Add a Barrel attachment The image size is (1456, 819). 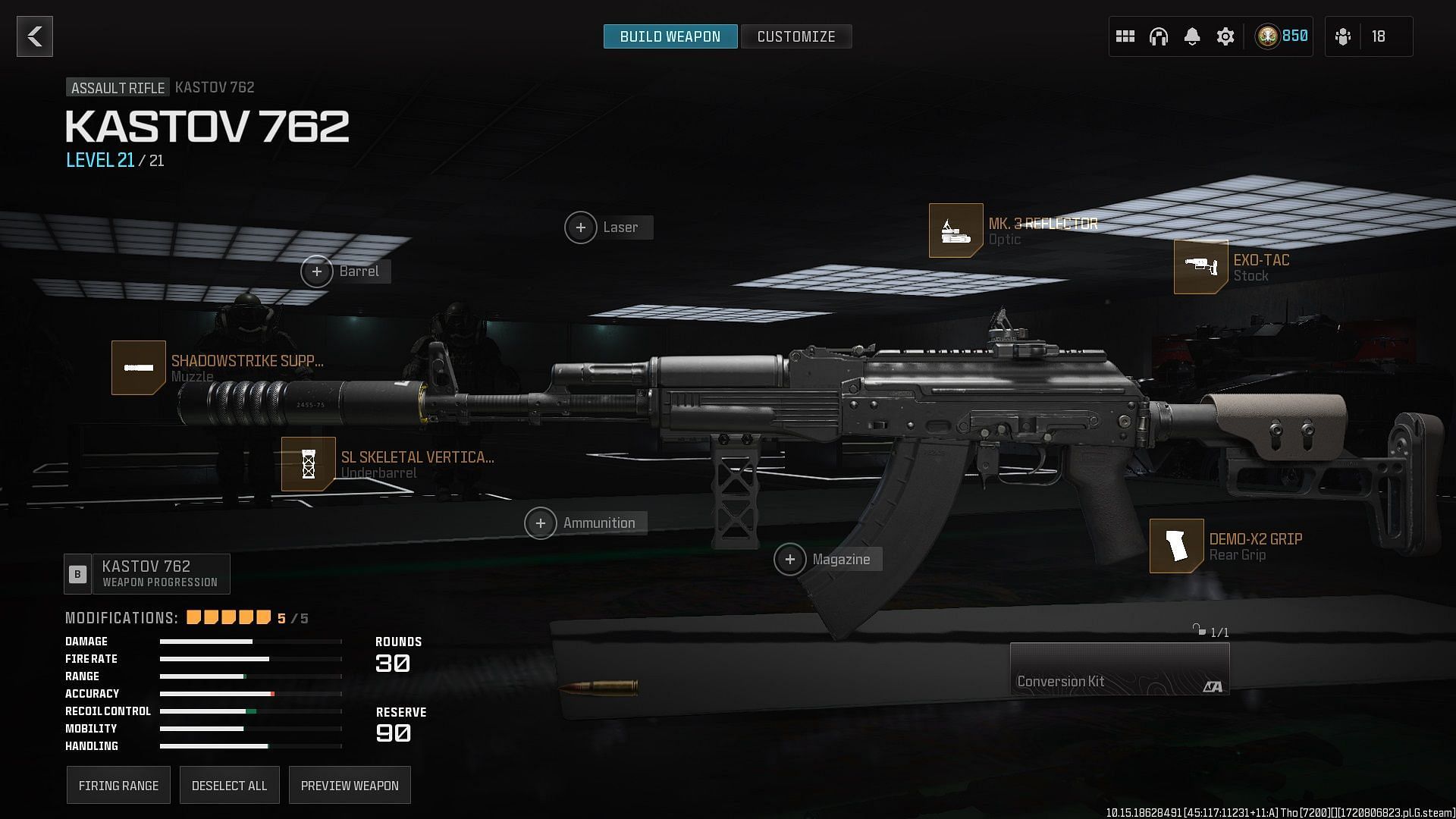[317, 271]
